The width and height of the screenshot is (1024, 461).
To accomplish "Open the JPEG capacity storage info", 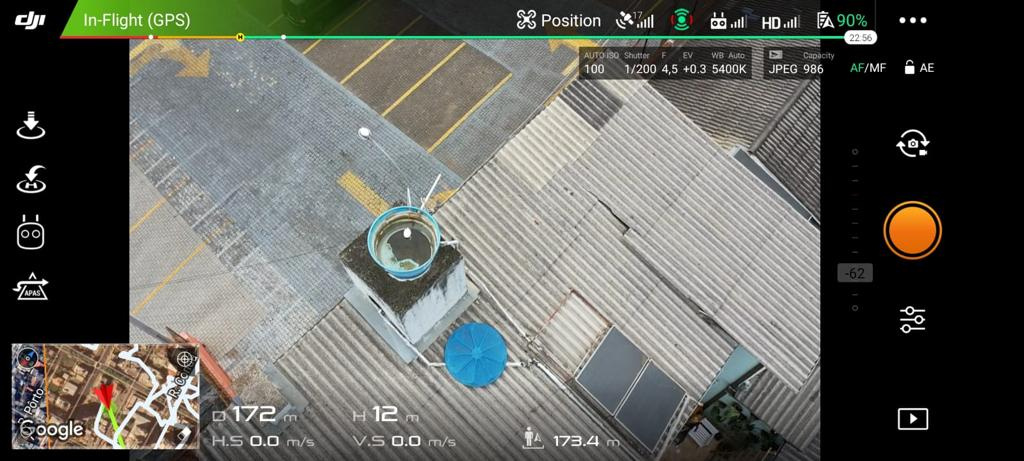I will pyautogui.click(x=795, y=63).
